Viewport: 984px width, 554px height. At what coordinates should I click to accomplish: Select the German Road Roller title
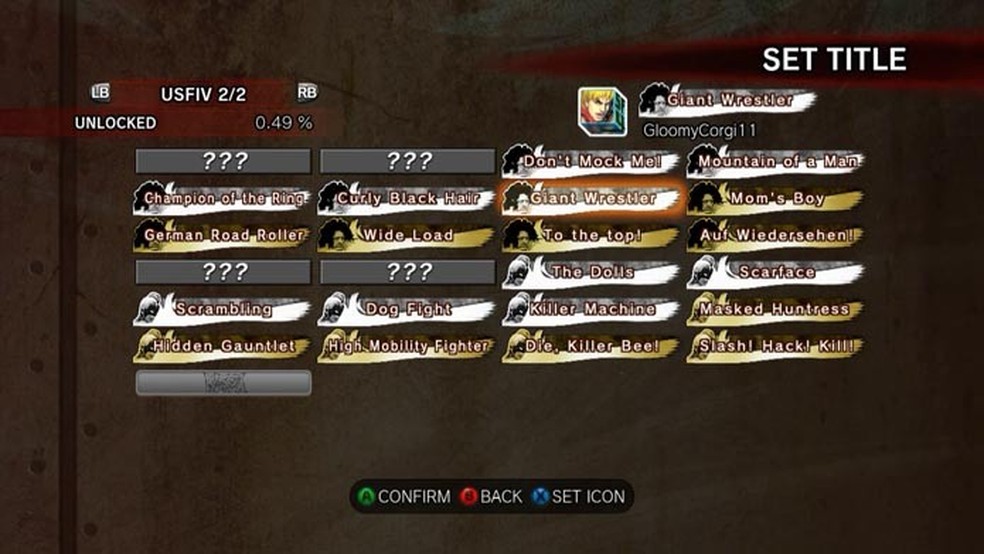(x=222, y=235)
